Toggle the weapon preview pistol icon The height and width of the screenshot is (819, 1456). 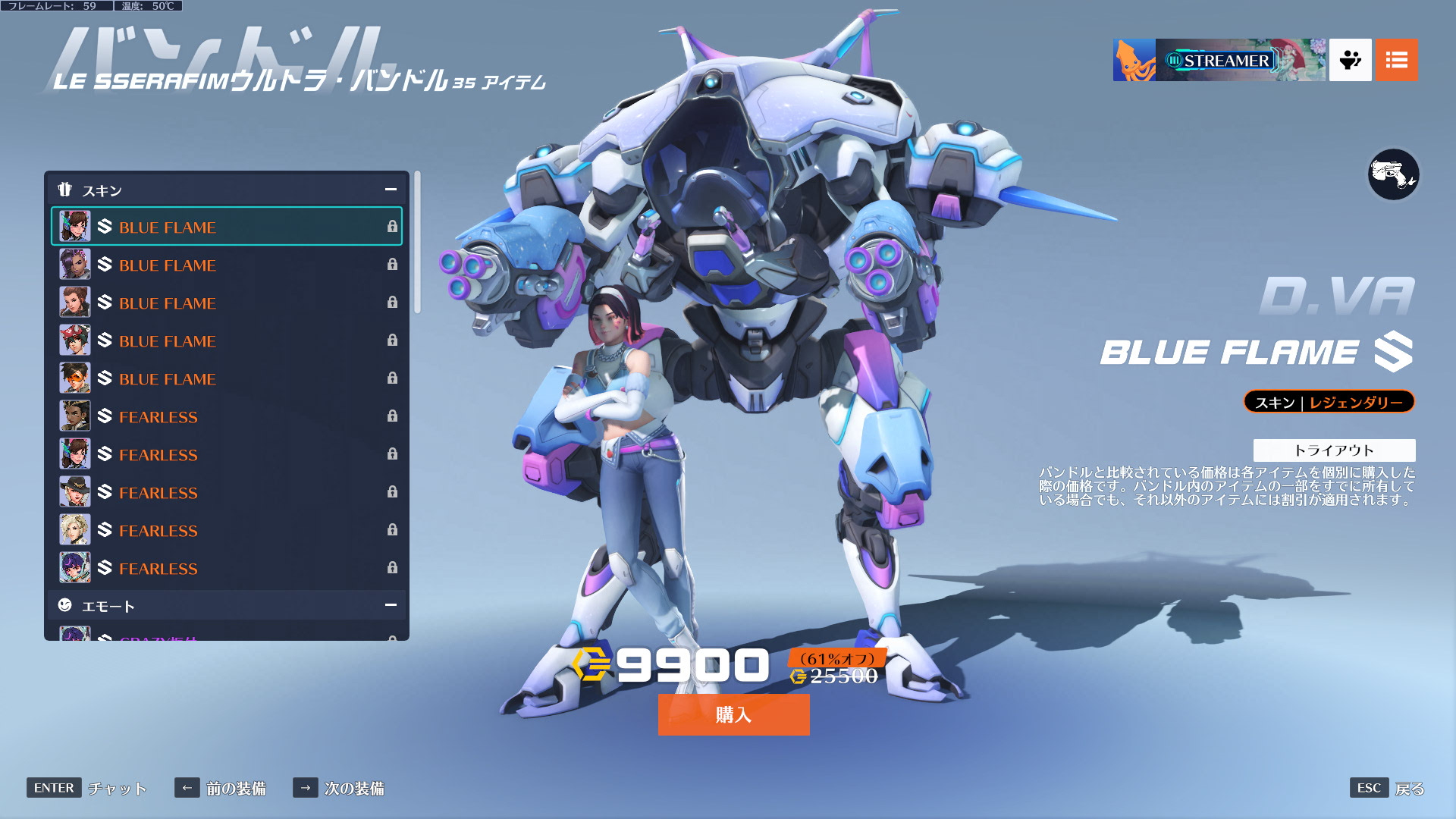(1393, 175)
